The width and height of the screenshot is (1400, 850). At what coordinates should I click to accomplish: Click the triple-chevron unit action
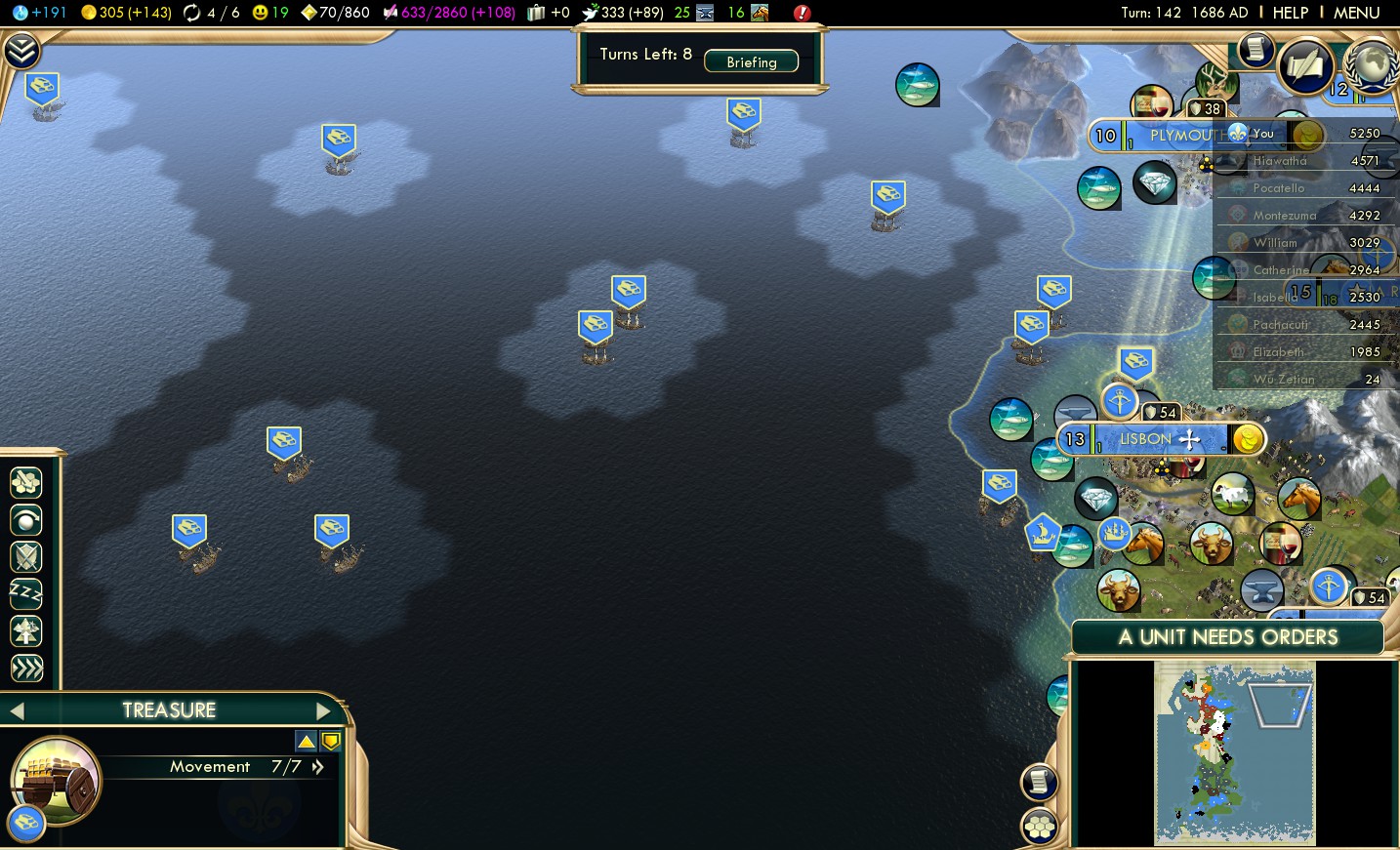(26, 668)
